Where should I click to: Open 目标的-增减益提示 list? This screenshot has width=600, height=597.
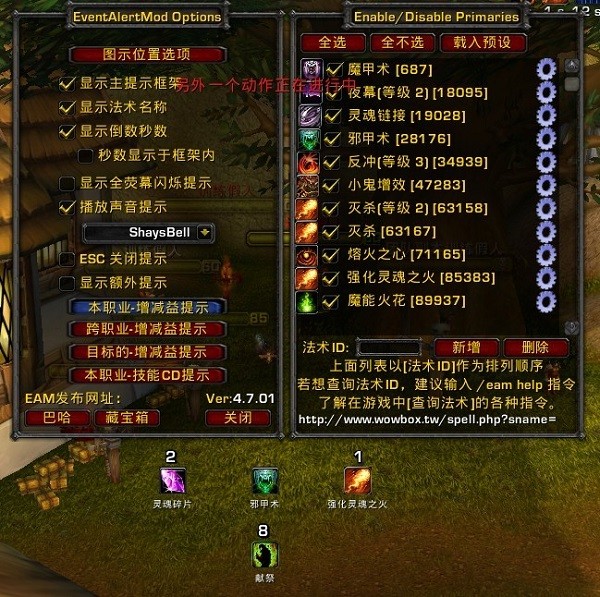point(147,352)
